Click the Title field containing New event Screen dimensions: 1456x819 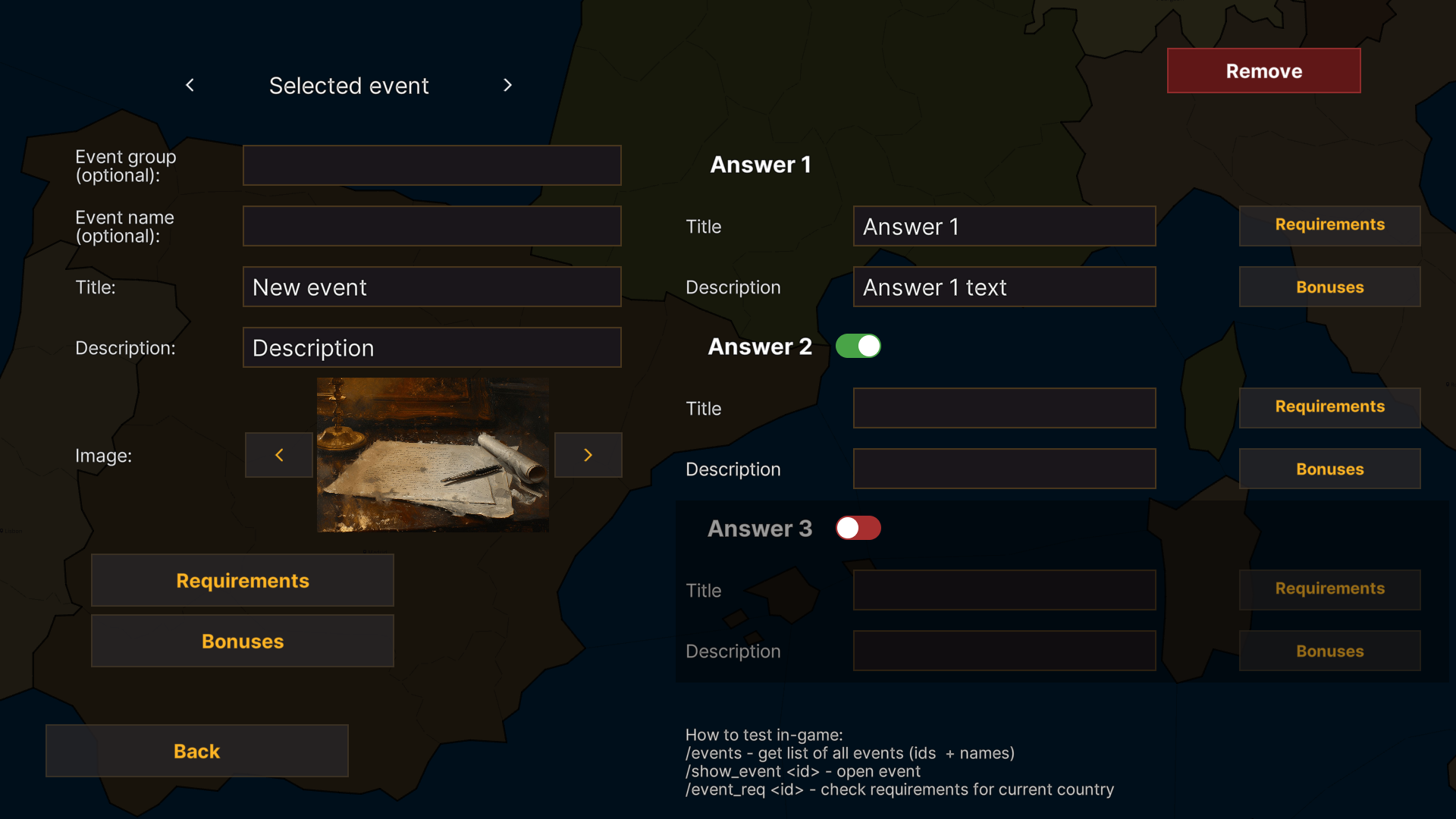(431, 287)
